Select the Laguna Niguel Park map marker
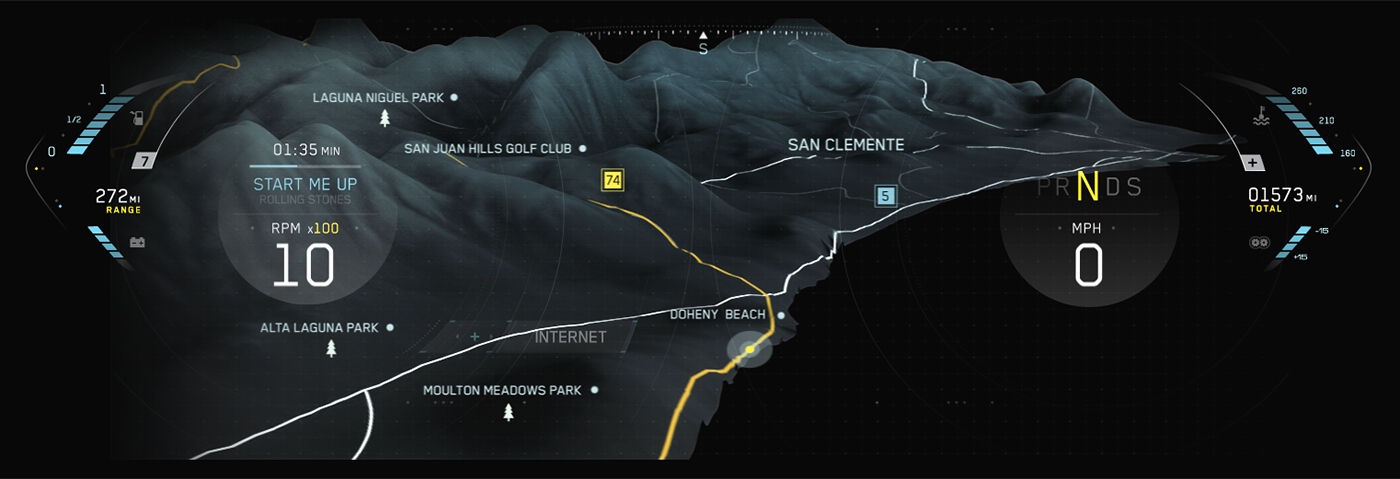The height and width of the screenshot is (479, 1400). click(454, 98)
